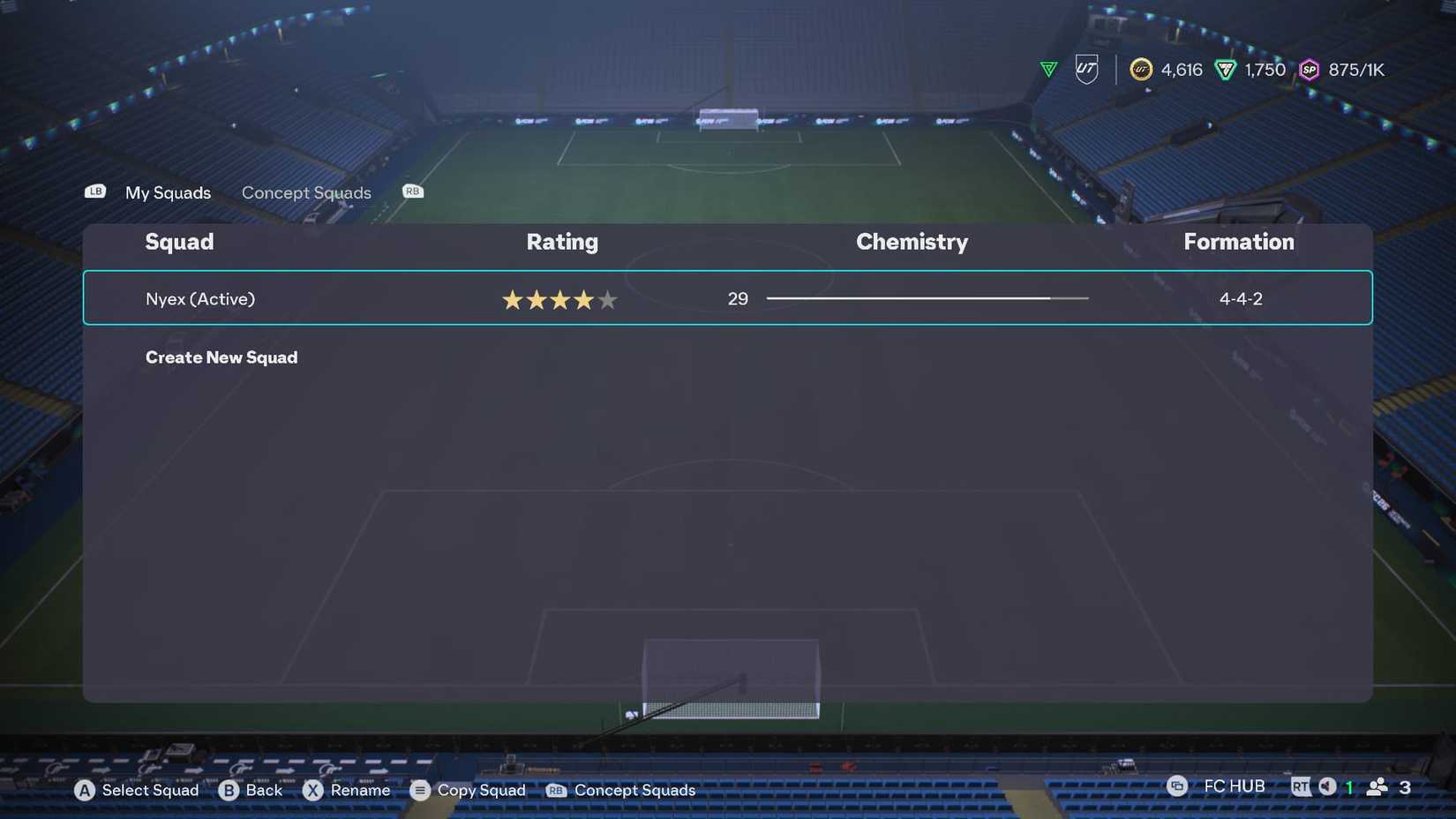Viewport: 1456px width, 819px height.
Task: Select the green triangle status icon
Action: click(1047, 68)
